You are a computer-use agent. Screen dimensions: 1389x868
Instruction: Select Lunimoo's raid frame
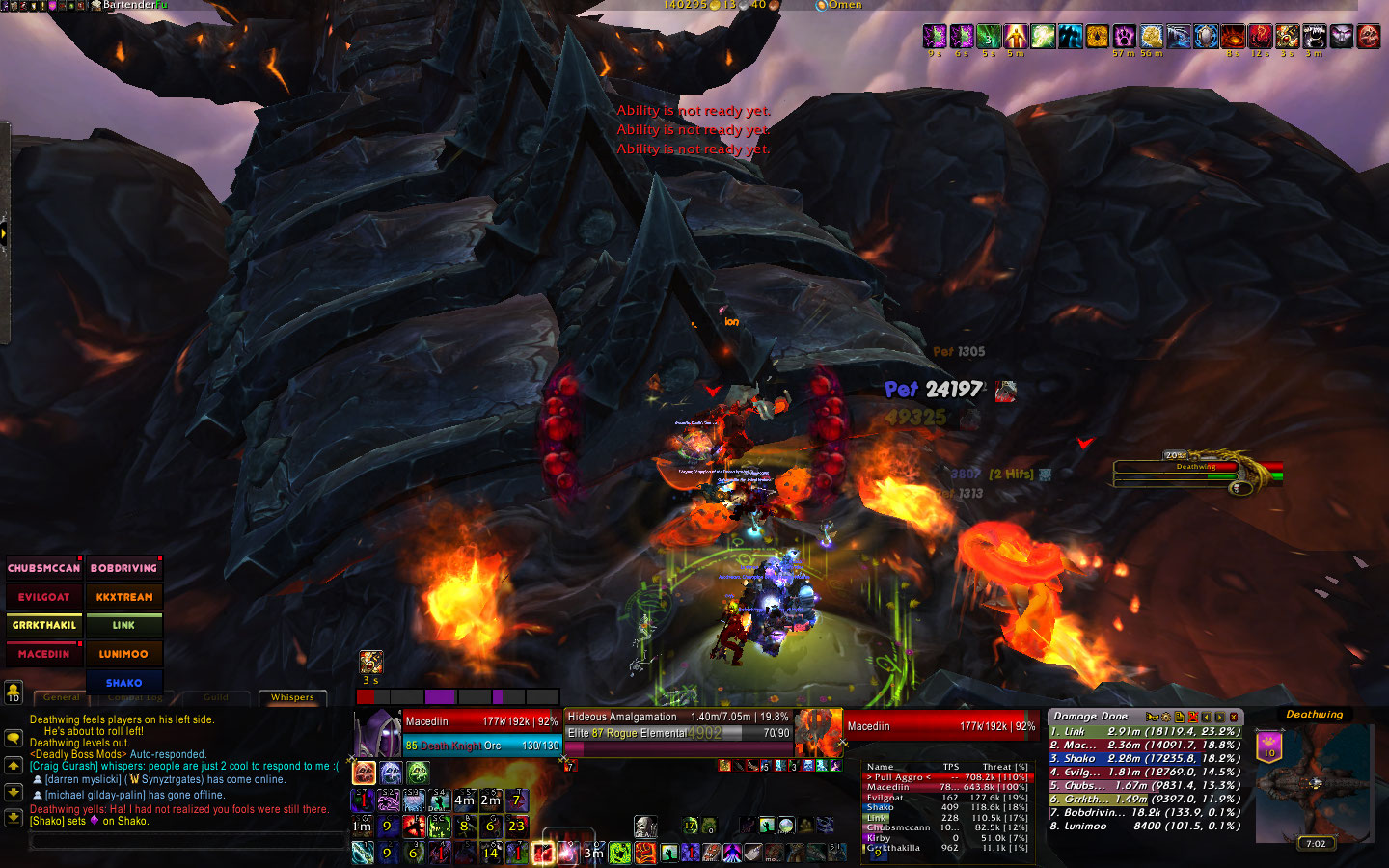coord(123,654)
